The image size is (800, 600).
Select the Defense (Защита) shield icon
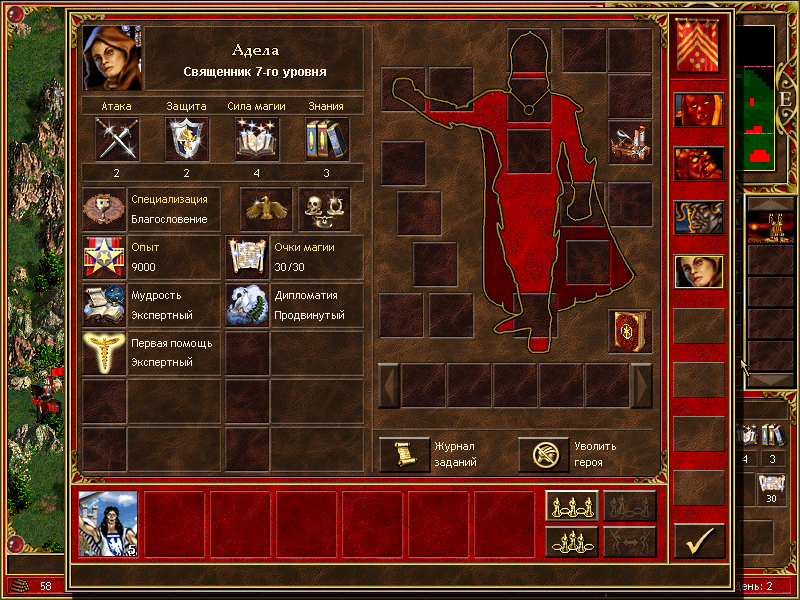click(187, 138)
